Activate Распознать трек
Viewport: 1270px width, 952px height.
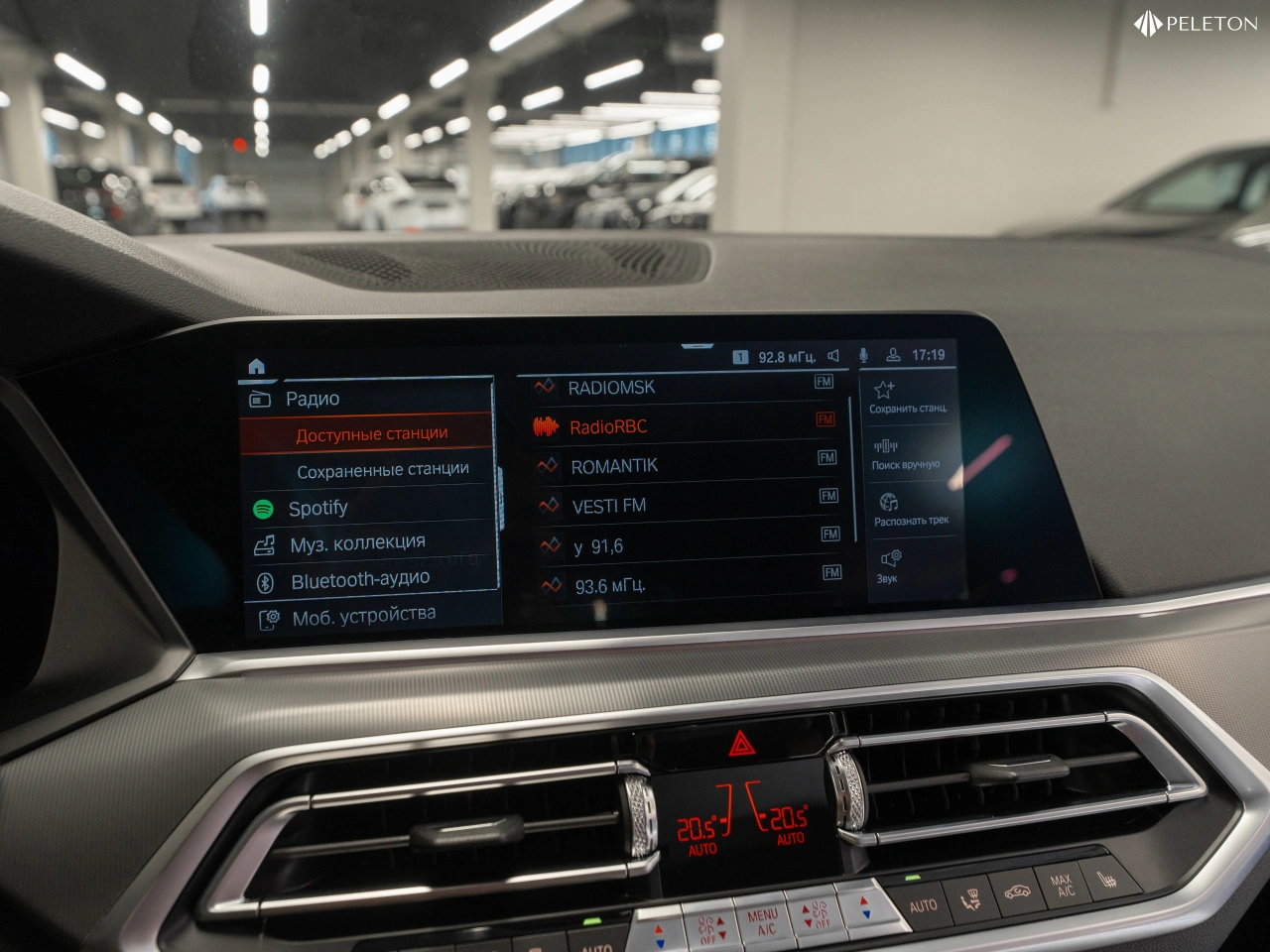(910, 510)
